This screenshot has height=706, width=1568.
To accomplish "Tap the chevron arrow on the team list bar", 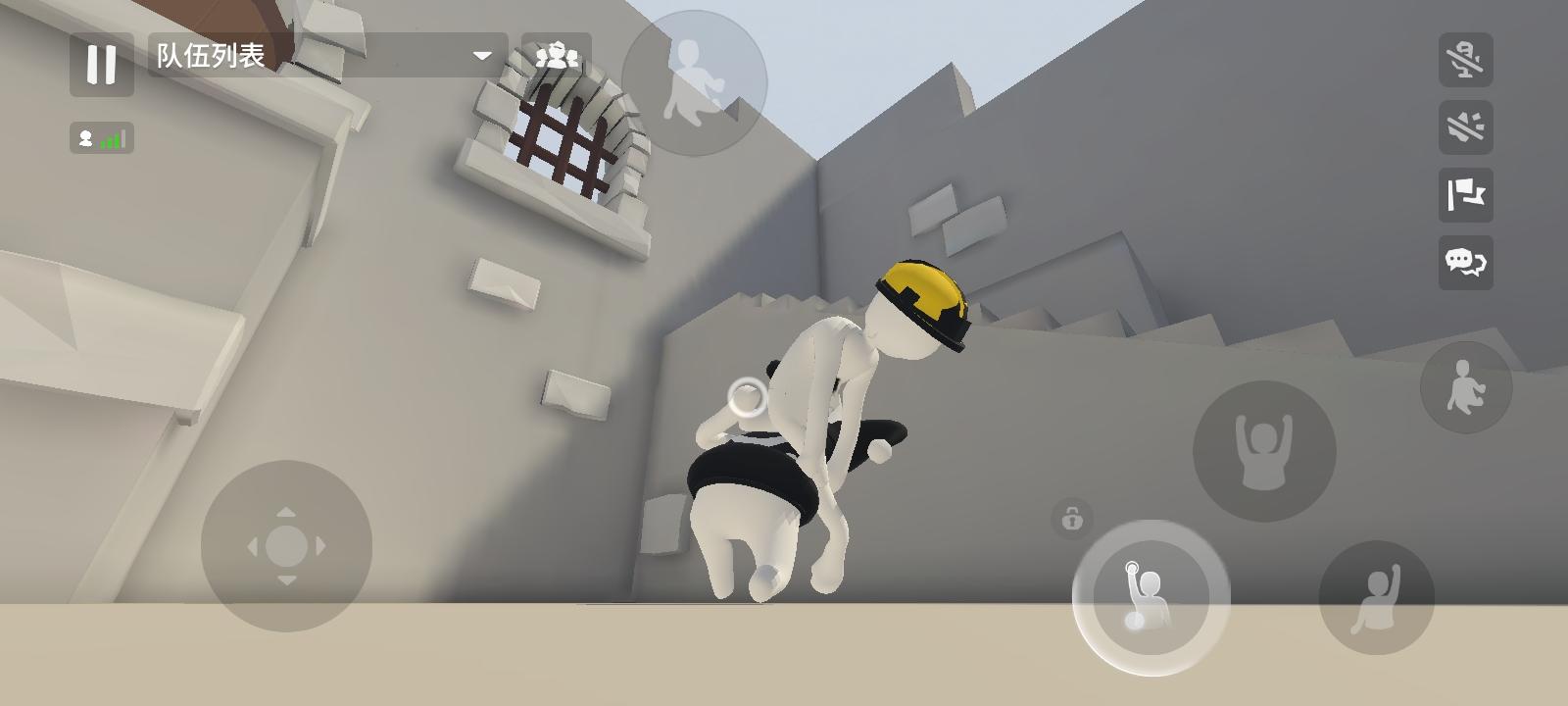I will [480, 56].
